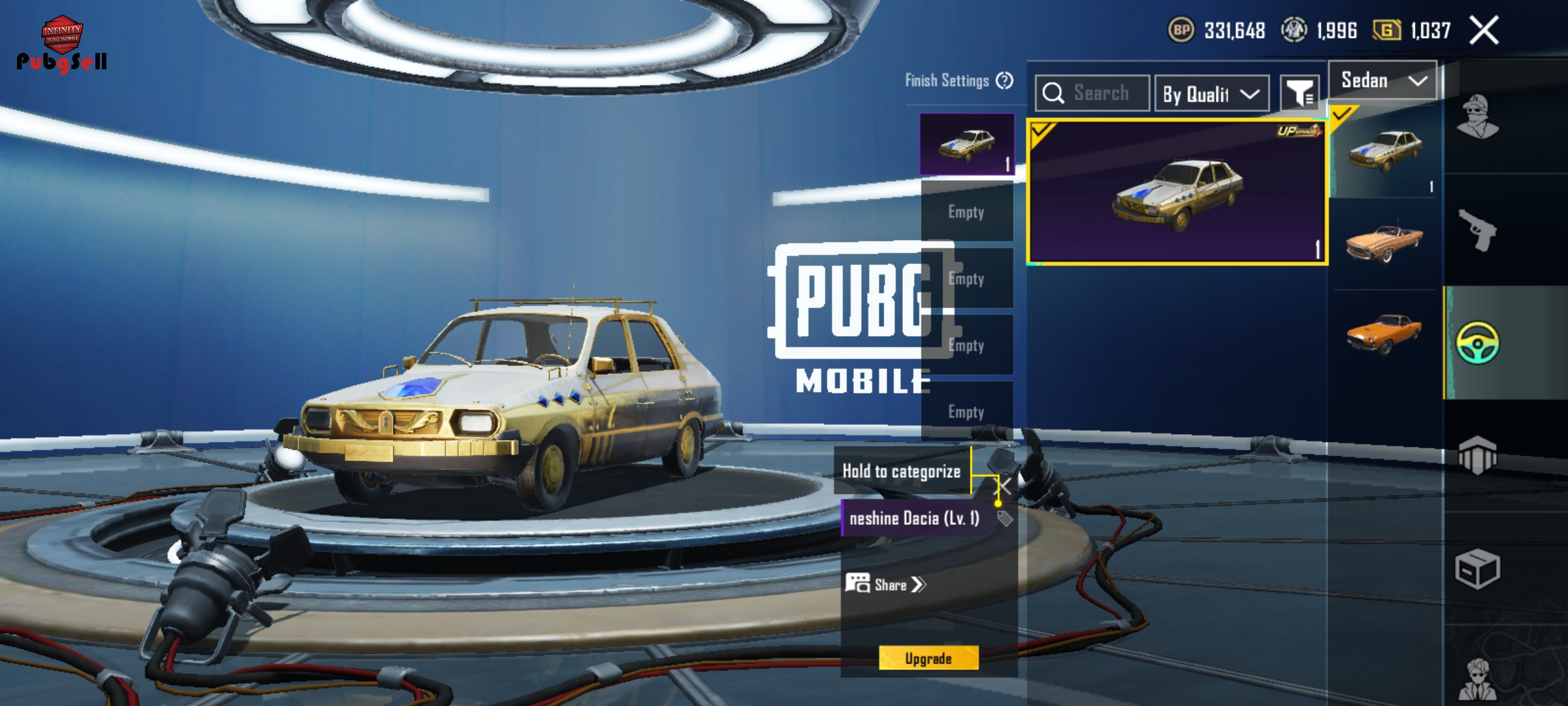Choose the orange coupe car thumbnail
This screenshot has width=1568, height=706.
click(x=1384, y=333)
